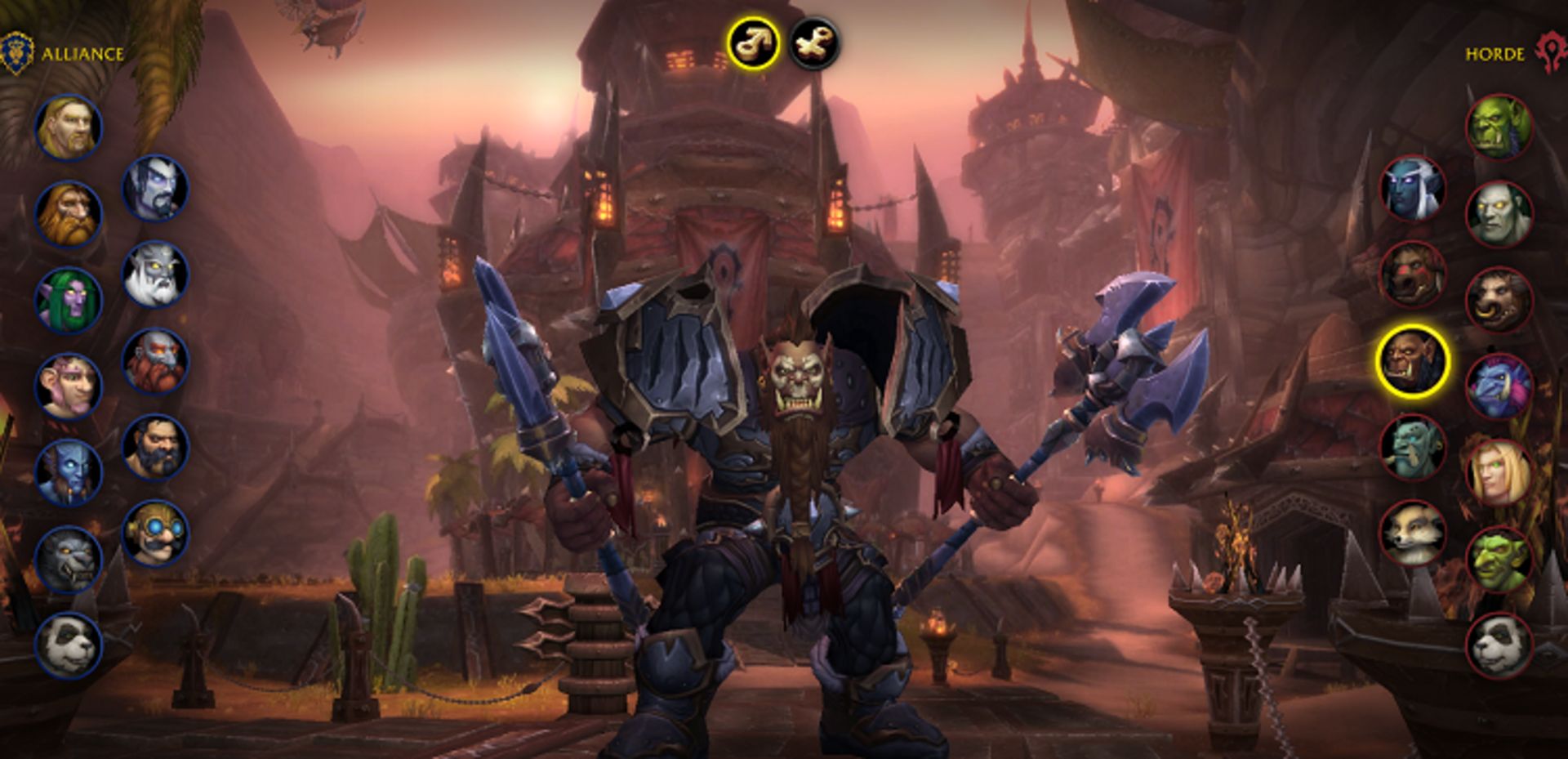Pick the orange-bearded Dwarf race portrait
The height and width of the screenshot is (759, 1568).
[x=69, y=214]
